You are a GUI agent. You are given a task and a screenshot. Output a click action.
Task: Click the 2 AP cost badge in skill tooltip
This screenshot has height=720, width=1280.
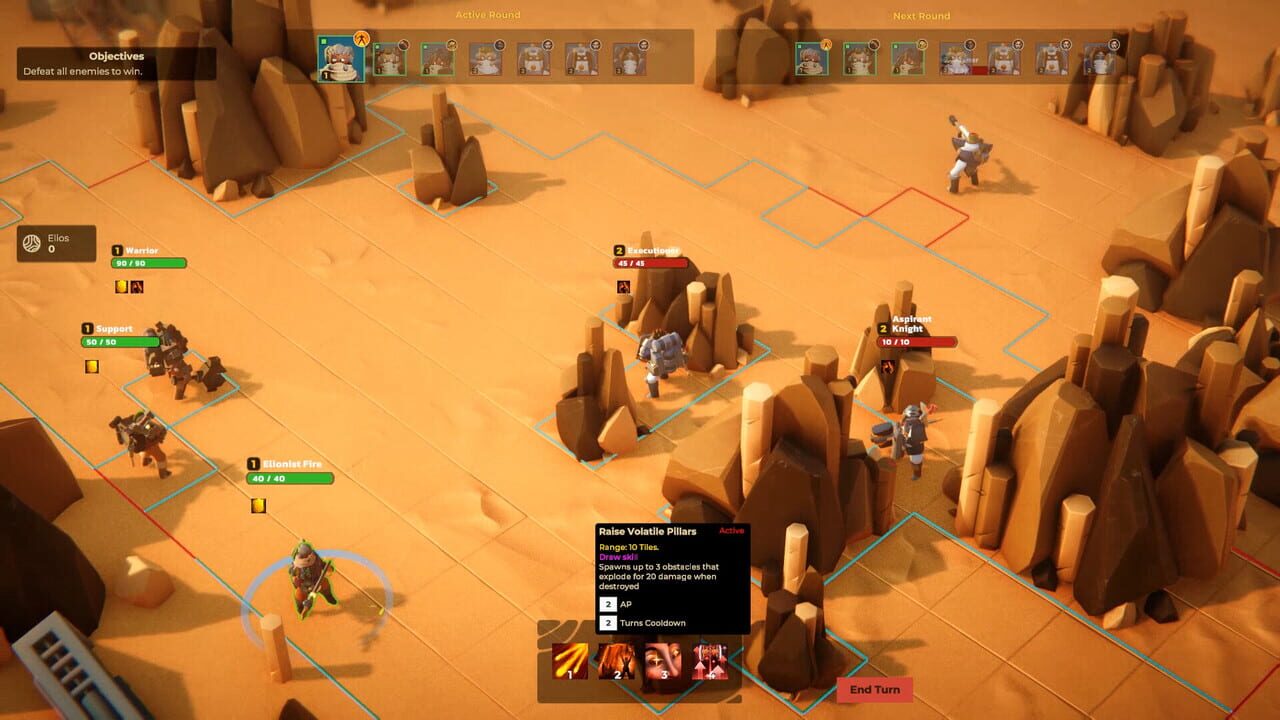pos(607,605)
